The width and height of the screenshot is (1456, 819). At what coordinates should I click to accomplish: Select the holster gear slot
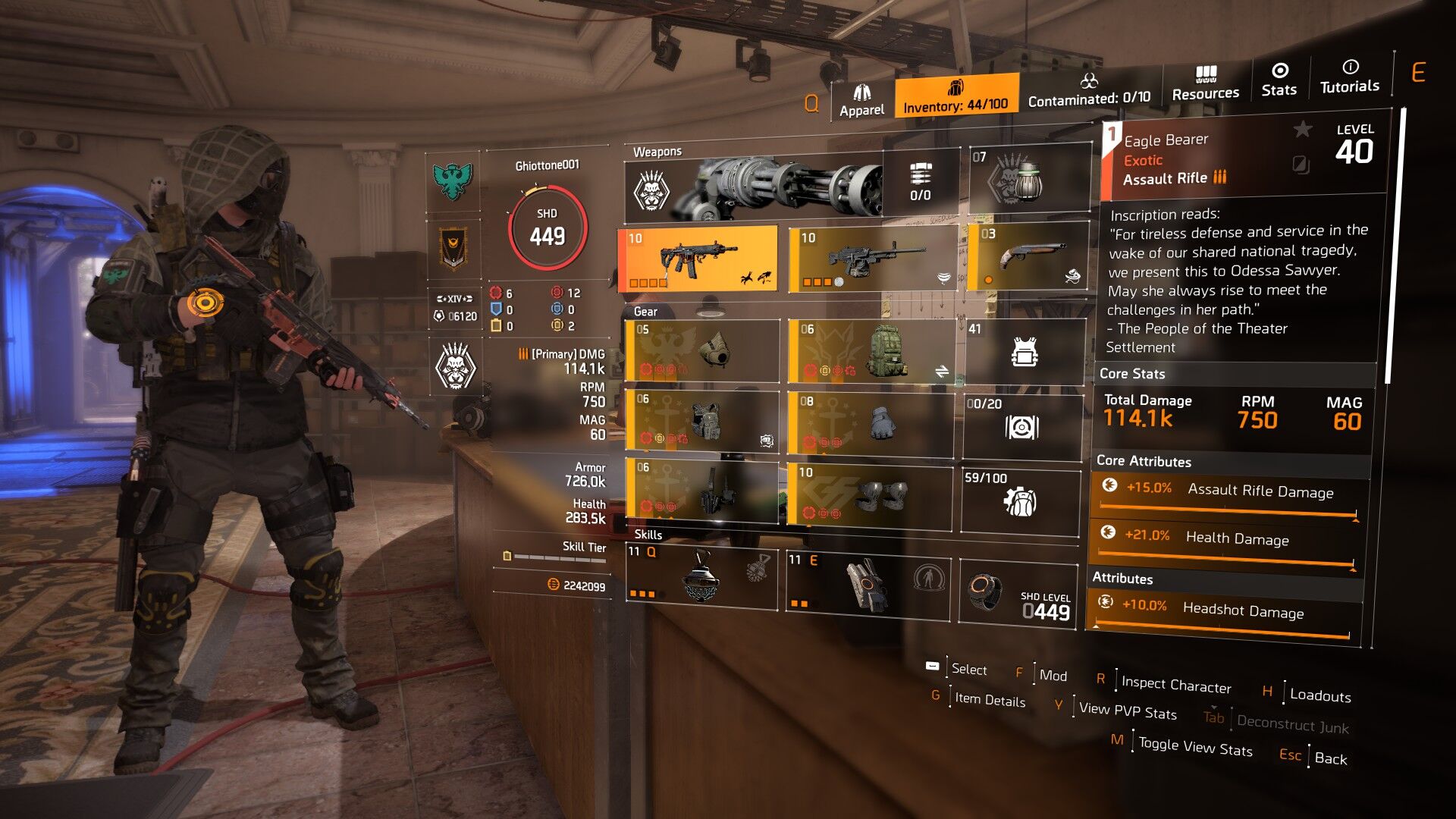pyautogui.click(x=702, y=491)
